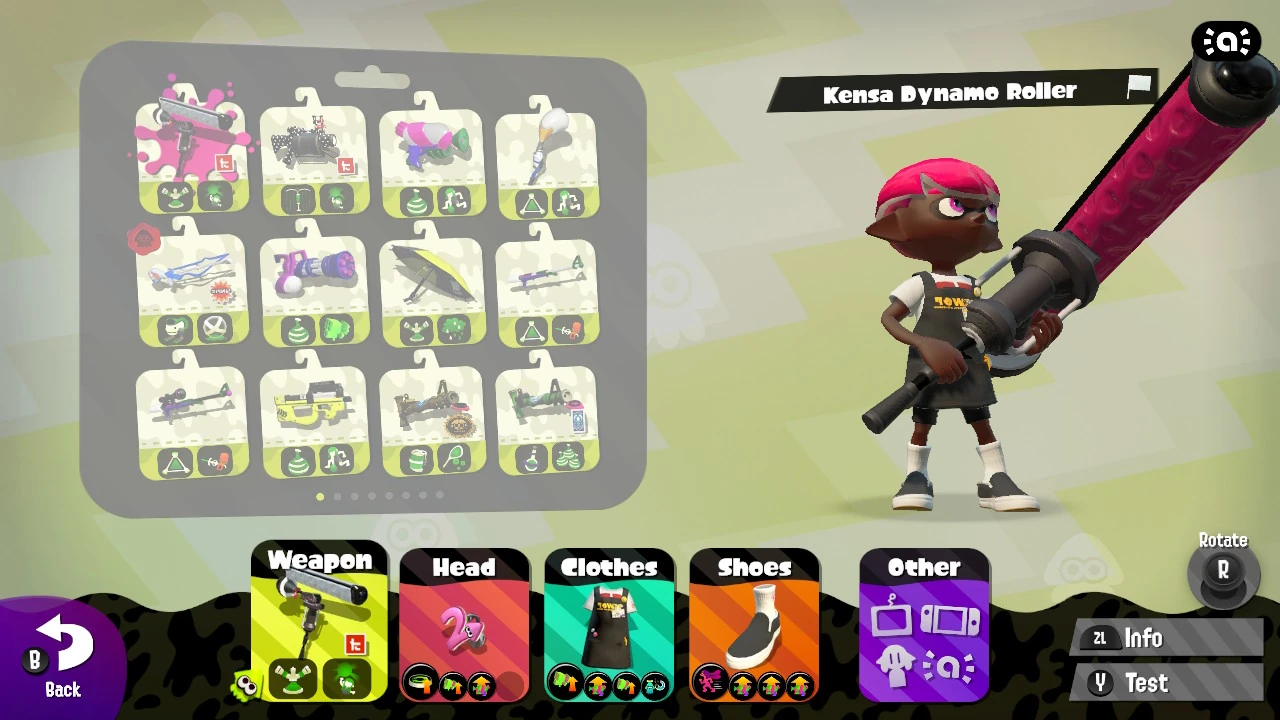
Task: Select the first page indicator dot
Action: (320, 495)
